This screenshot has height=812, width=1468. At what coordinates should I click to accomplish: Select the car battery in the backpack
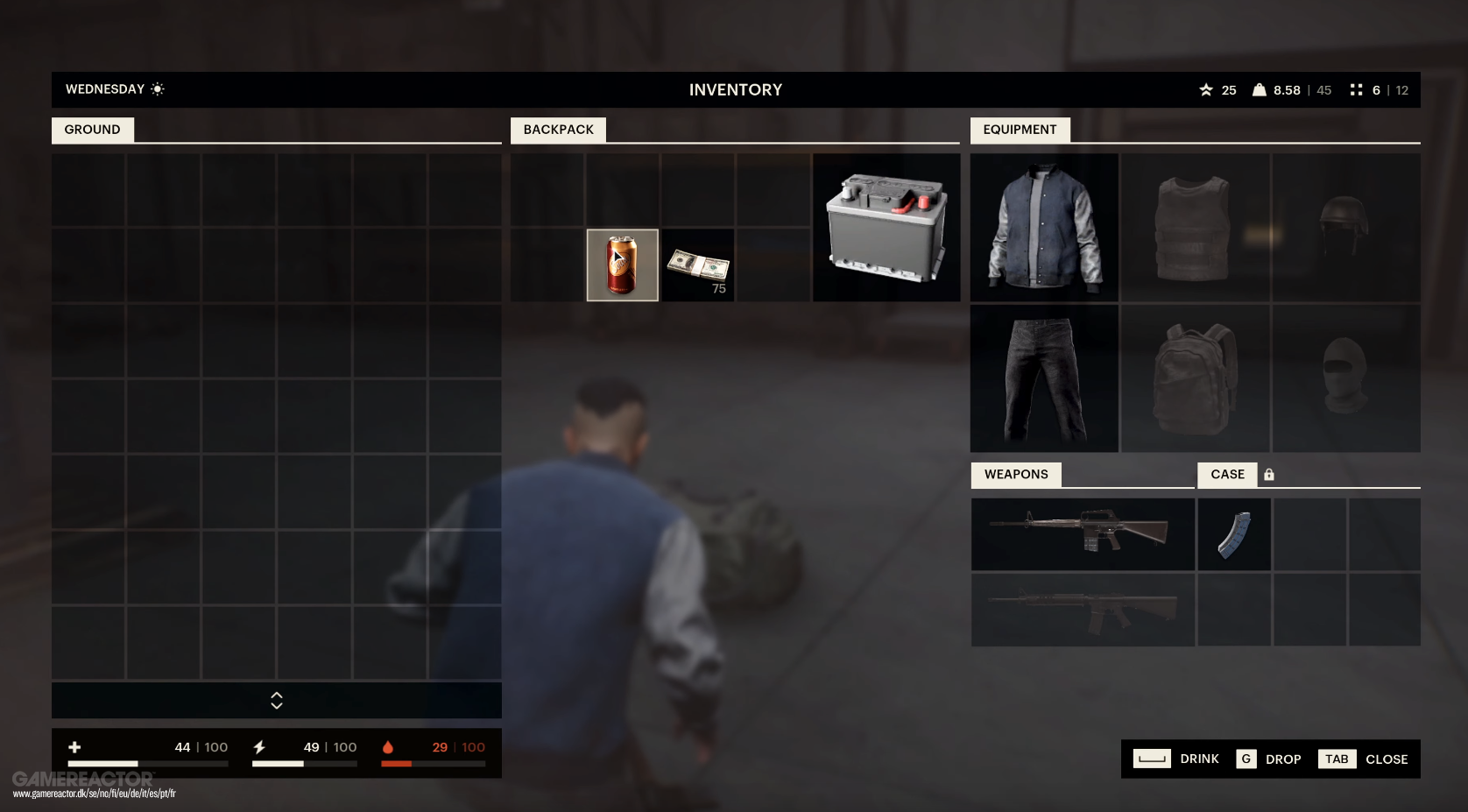pos(886,227)
